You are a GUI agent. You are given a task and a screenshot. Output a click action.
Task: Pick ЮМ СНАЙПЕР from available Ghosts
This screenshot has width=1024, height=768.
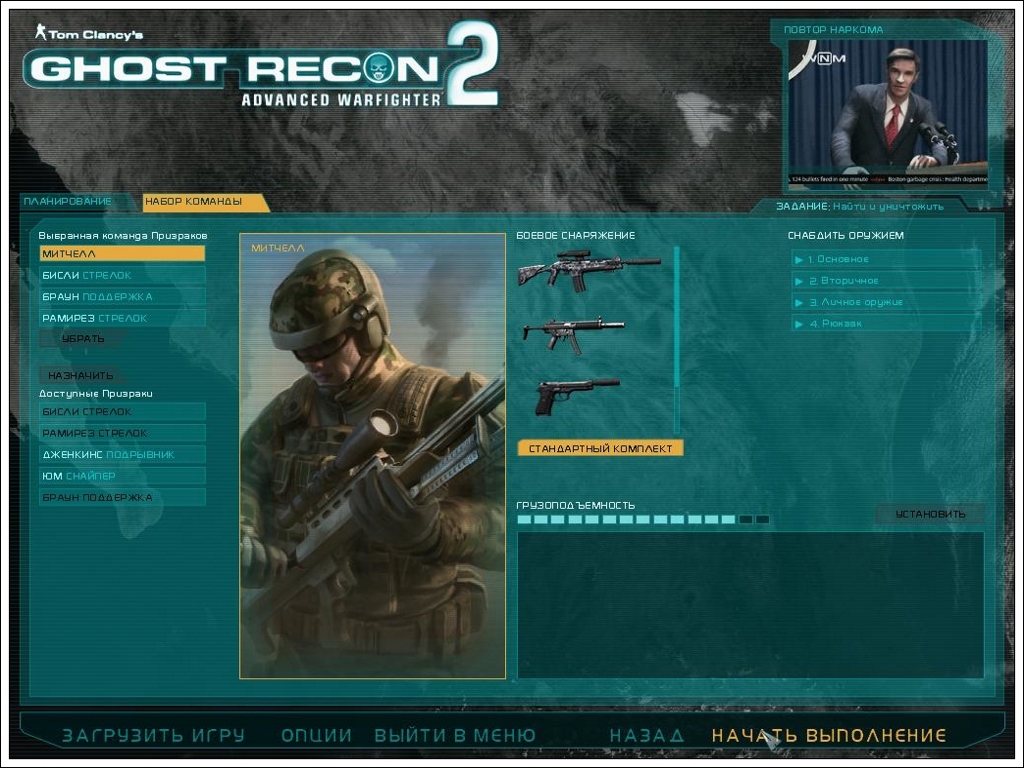coord(122,476)
